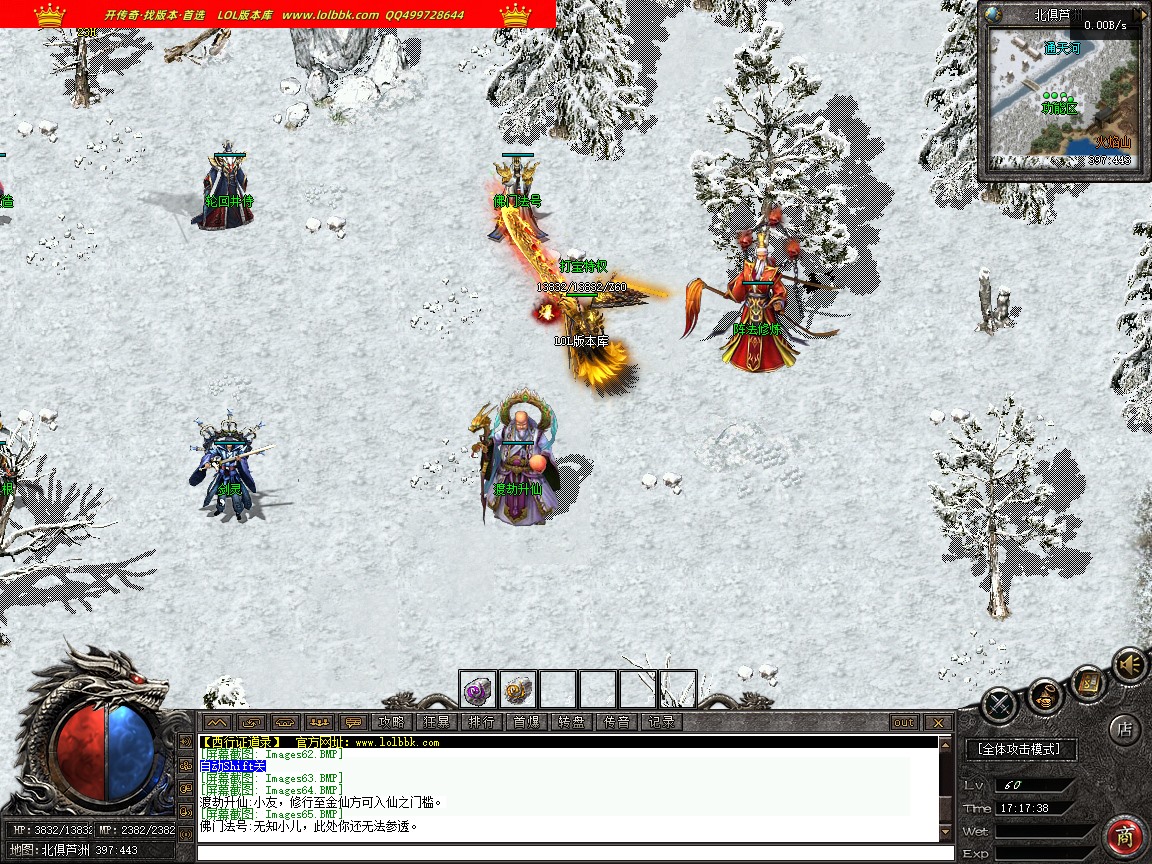Viewport: 1152px width, 864px height.
Task: Open the 记录 log
Action: tap(661, 722)
